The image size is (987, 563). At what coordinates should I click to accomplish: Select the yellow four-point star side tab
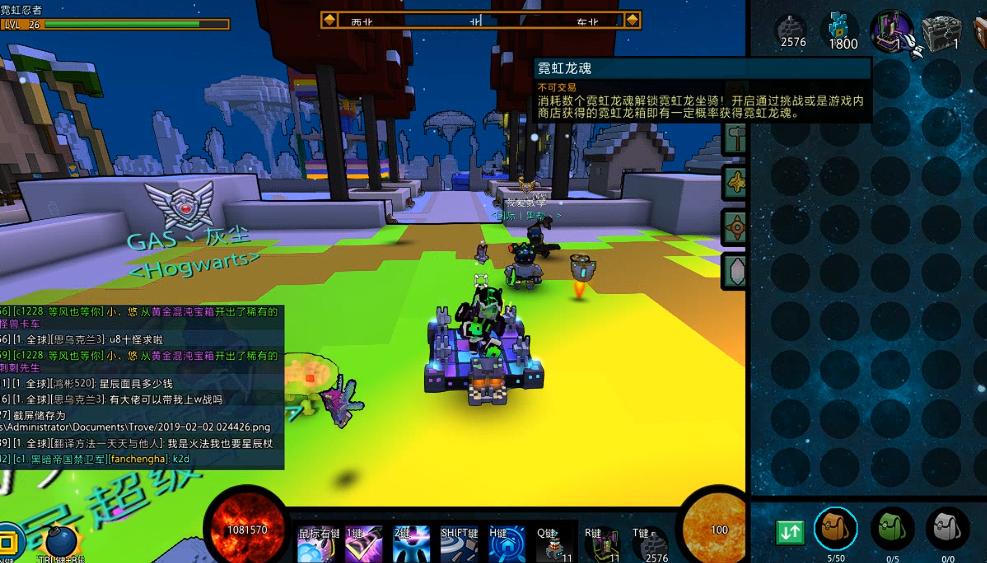pos(736,182)
